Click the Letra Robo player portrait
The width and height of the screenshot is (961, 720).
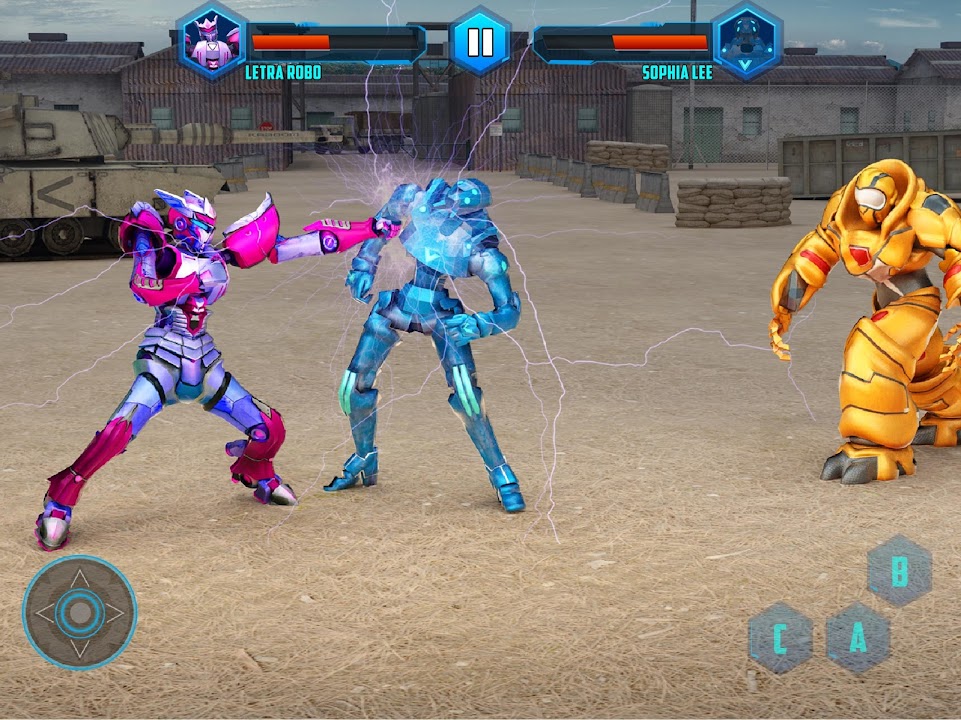click(x=211, y=41)
